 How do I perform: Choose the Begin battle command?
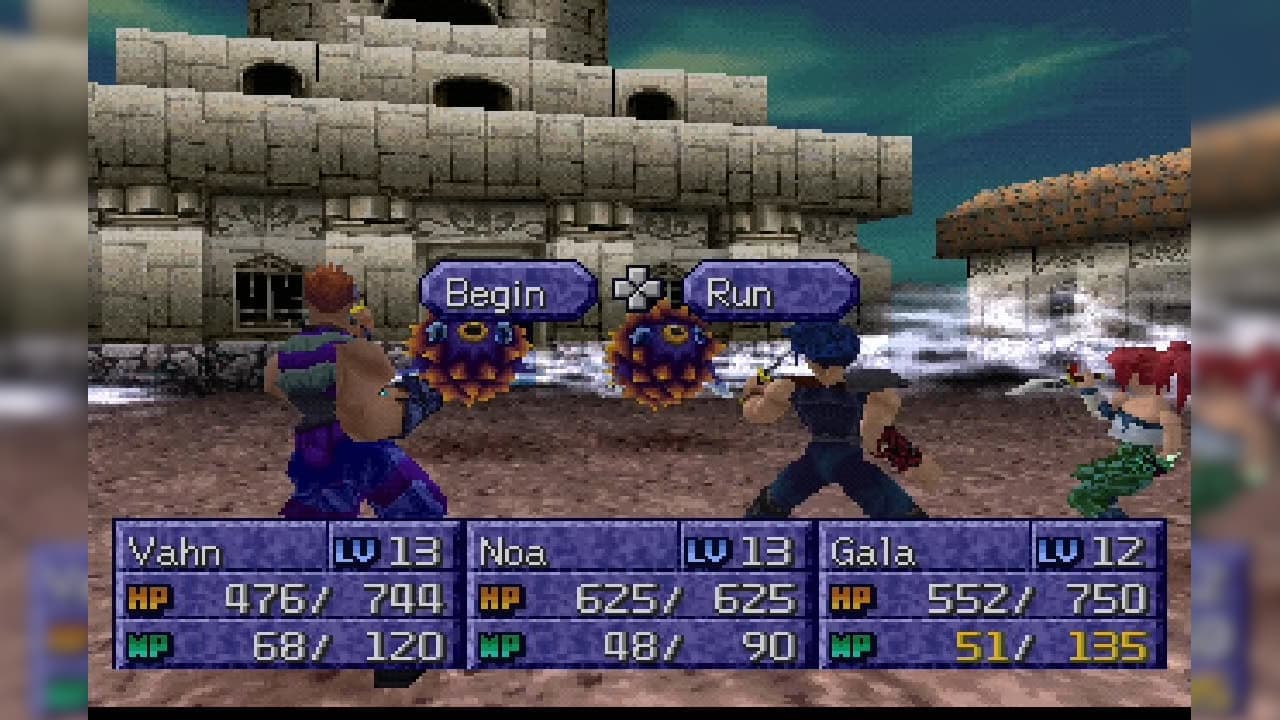click(x=507, y=292)
